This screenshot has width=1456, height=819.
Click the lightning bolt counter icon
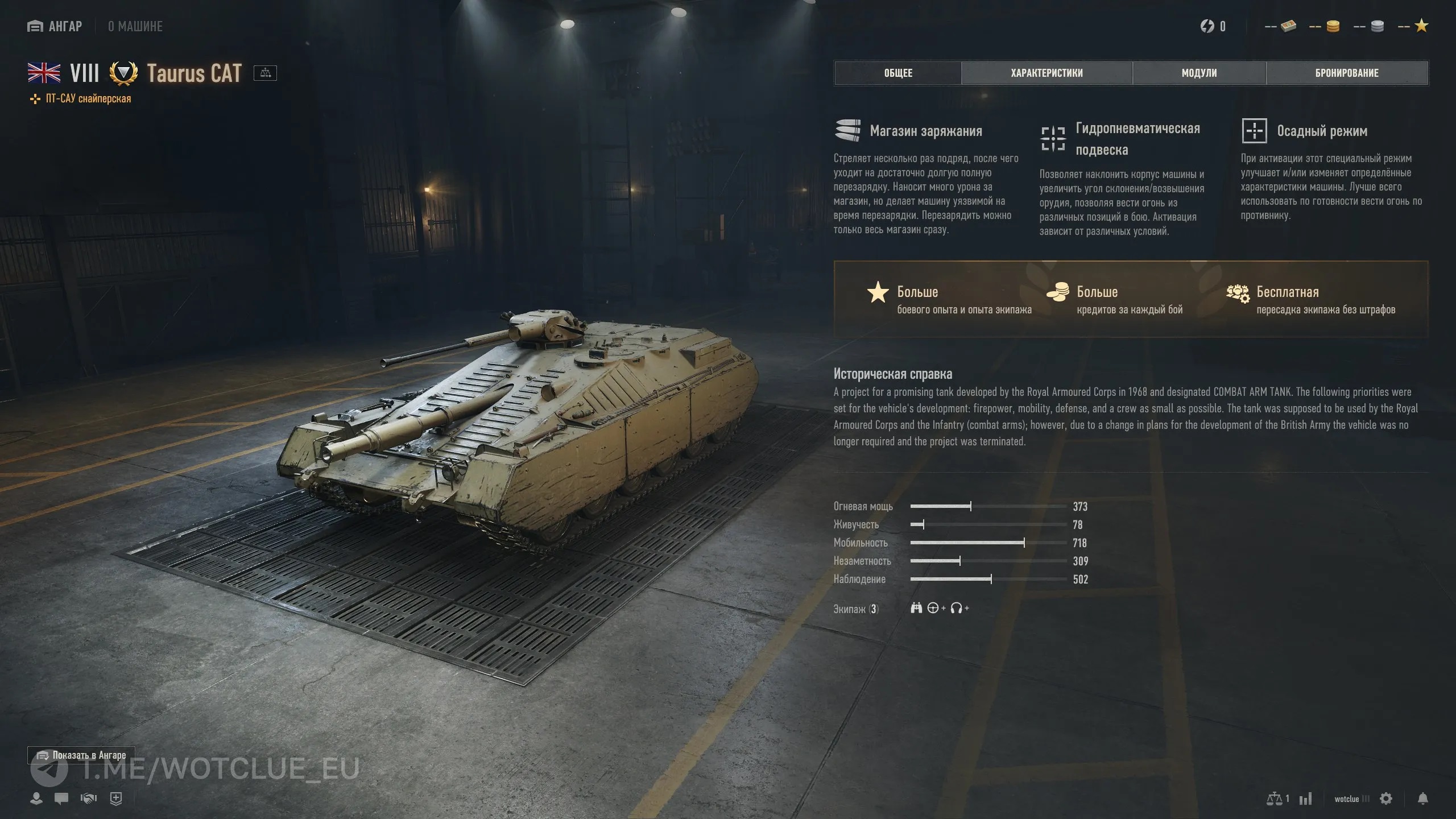coord(1207,26)
